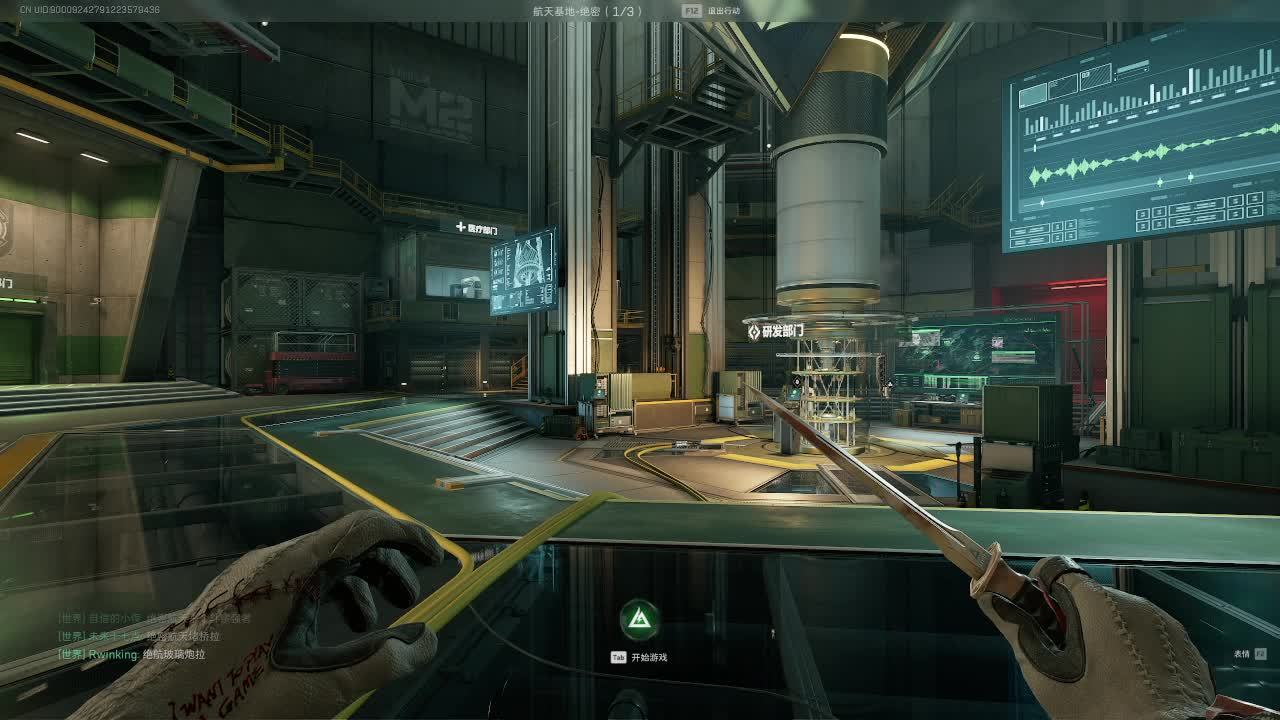Select the 退出行动 exit operation label
The image size is (1280, 720).
(723, 11)
